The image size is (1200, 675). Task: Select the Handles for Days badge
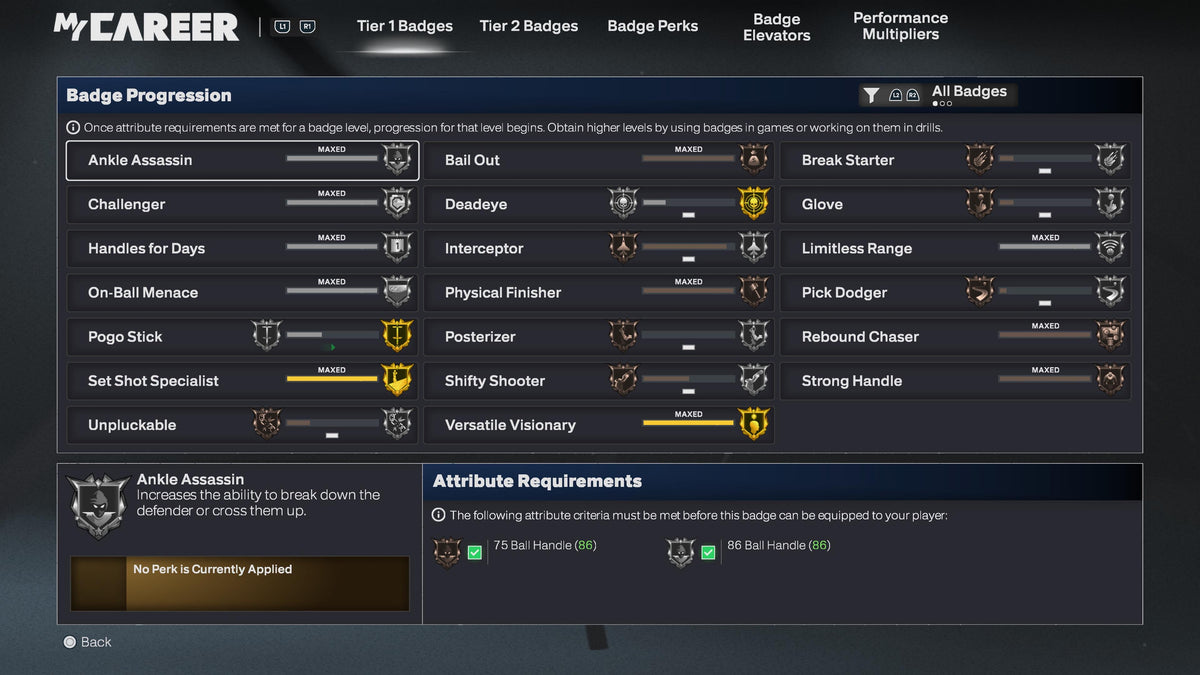[x=241, y=248]
